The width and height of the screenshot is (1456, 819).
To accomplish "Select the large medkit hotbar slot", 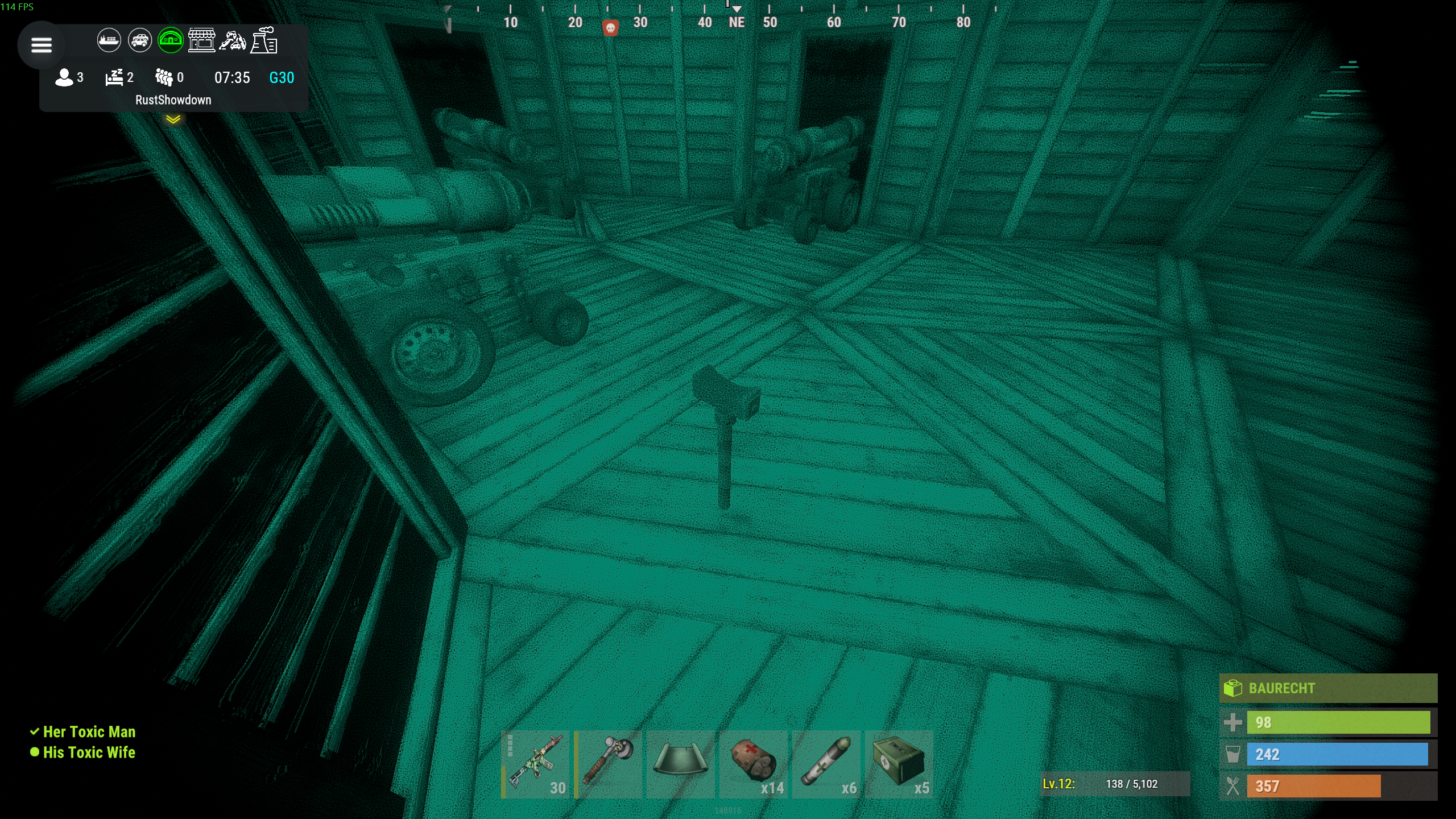I will (899, 764).
